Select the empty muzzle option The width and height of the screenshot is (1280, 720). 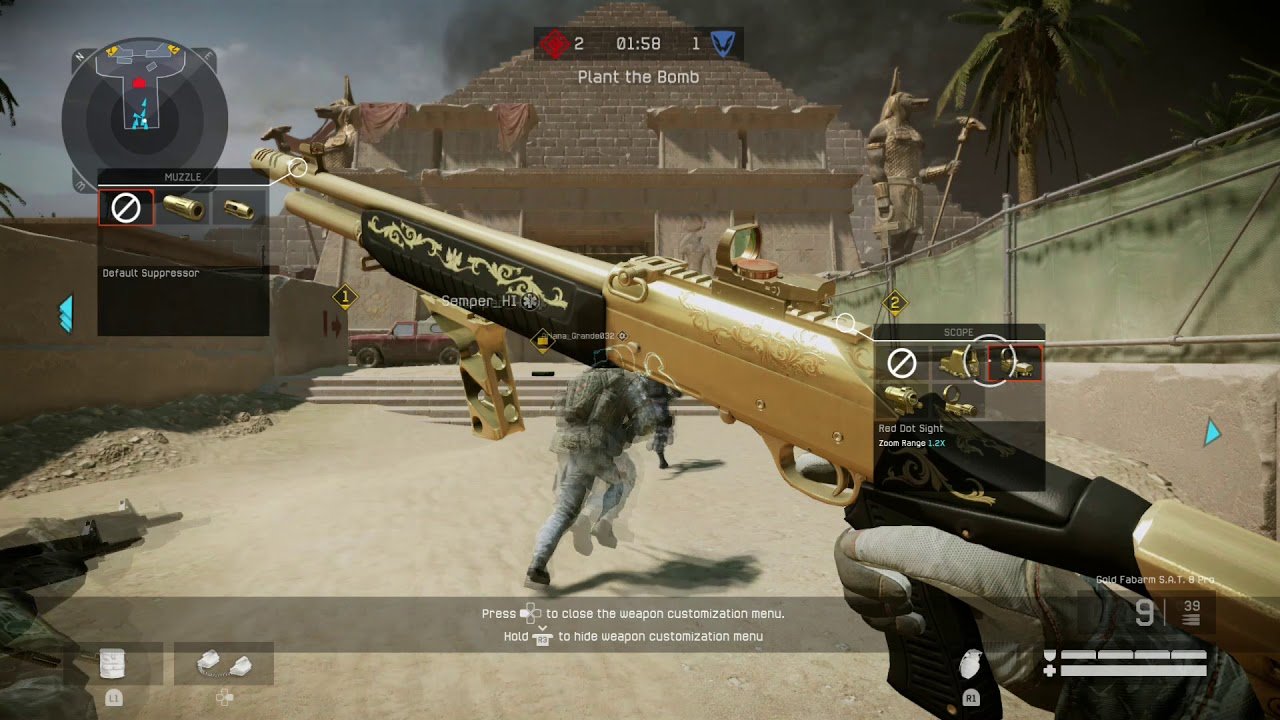[126, 208]
